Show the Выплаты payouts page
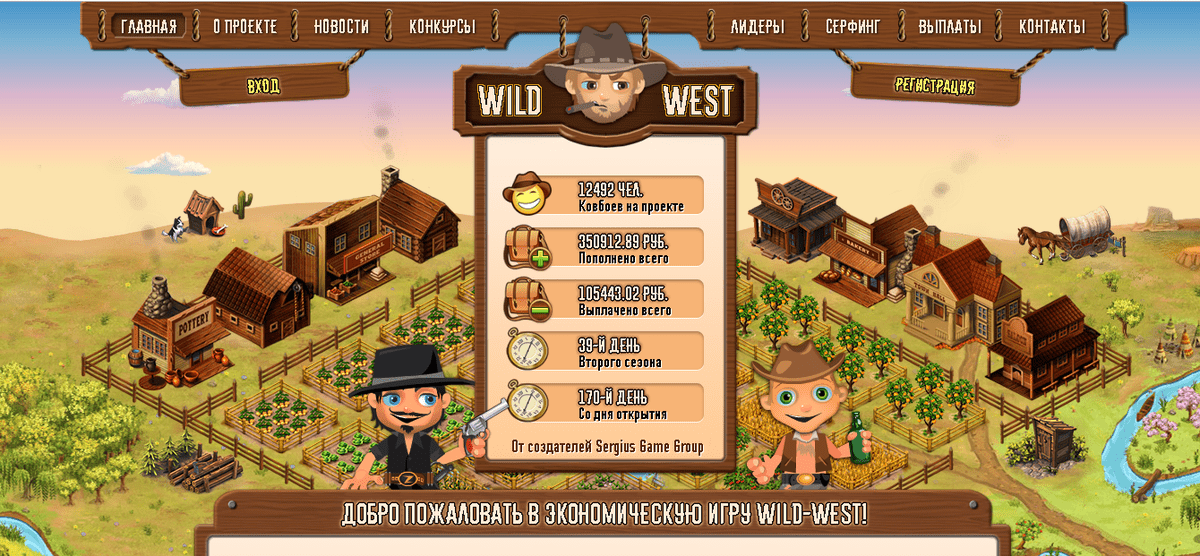Viewport: 1200px width, 556px height. pyautogui.click(x=950, y=26)
